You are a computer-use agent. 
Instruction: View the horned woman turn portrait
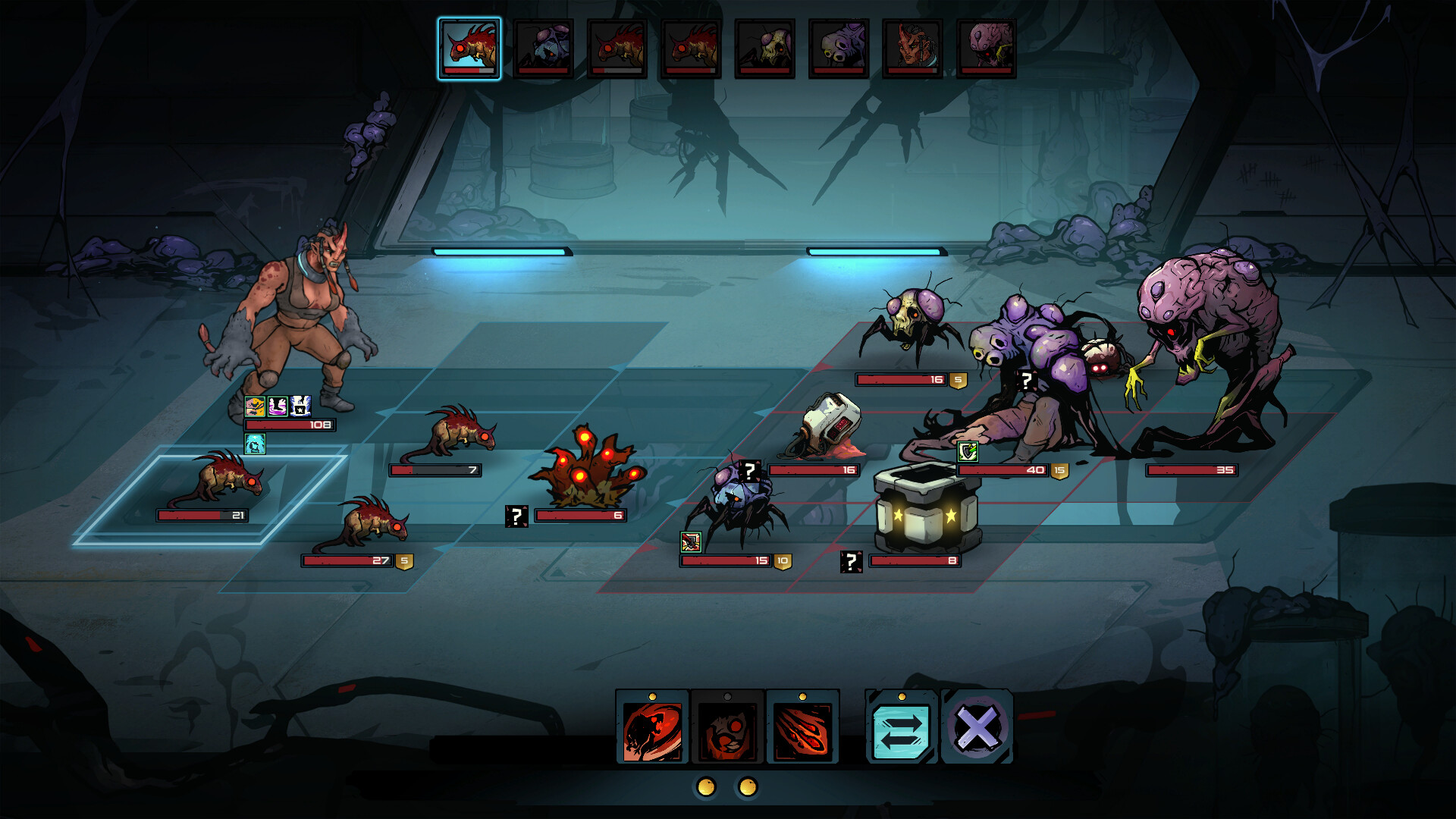click(912, 48)
